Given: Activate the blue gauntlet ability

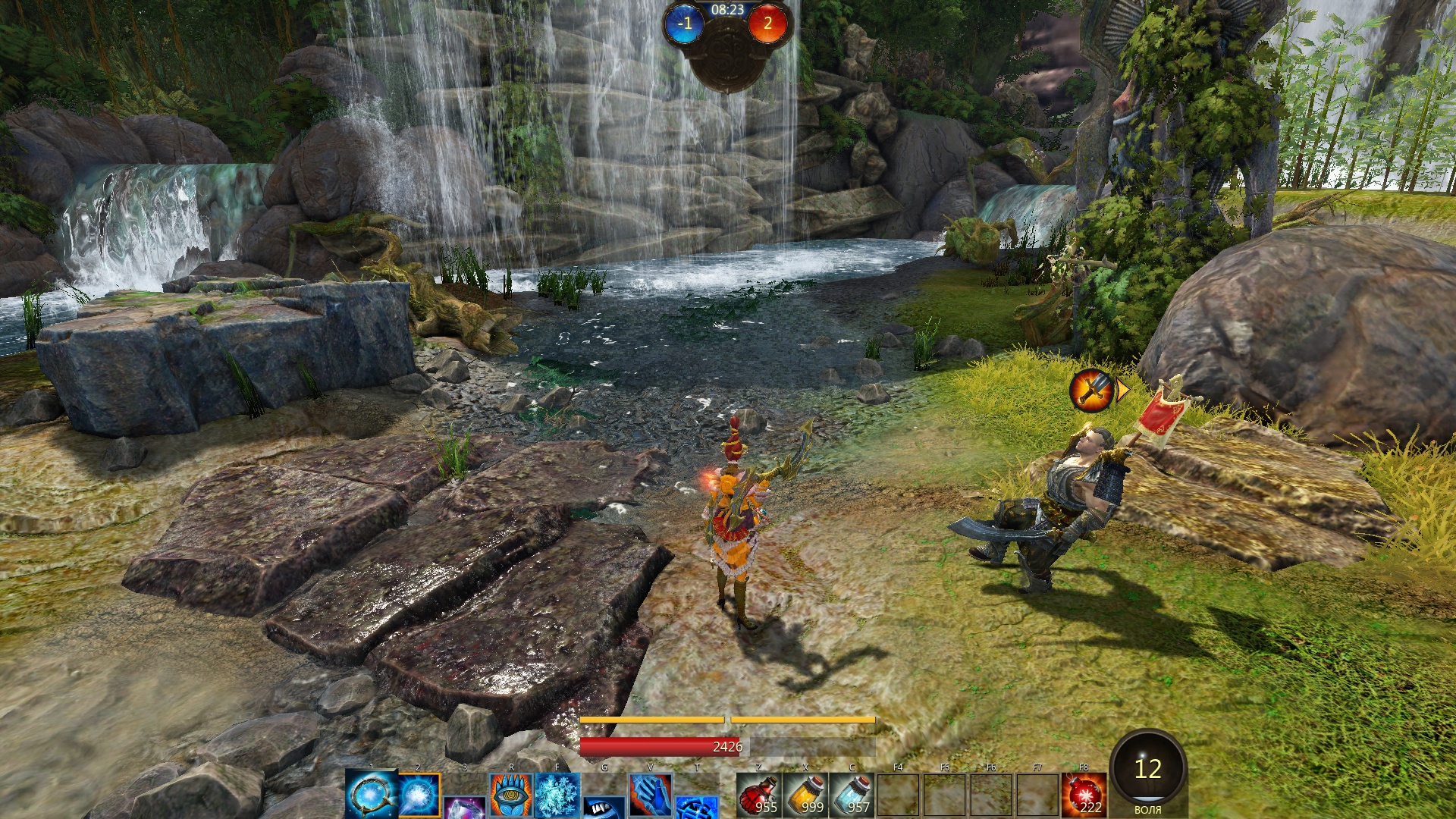Looking at the screenshot, I should pos(650,795).
